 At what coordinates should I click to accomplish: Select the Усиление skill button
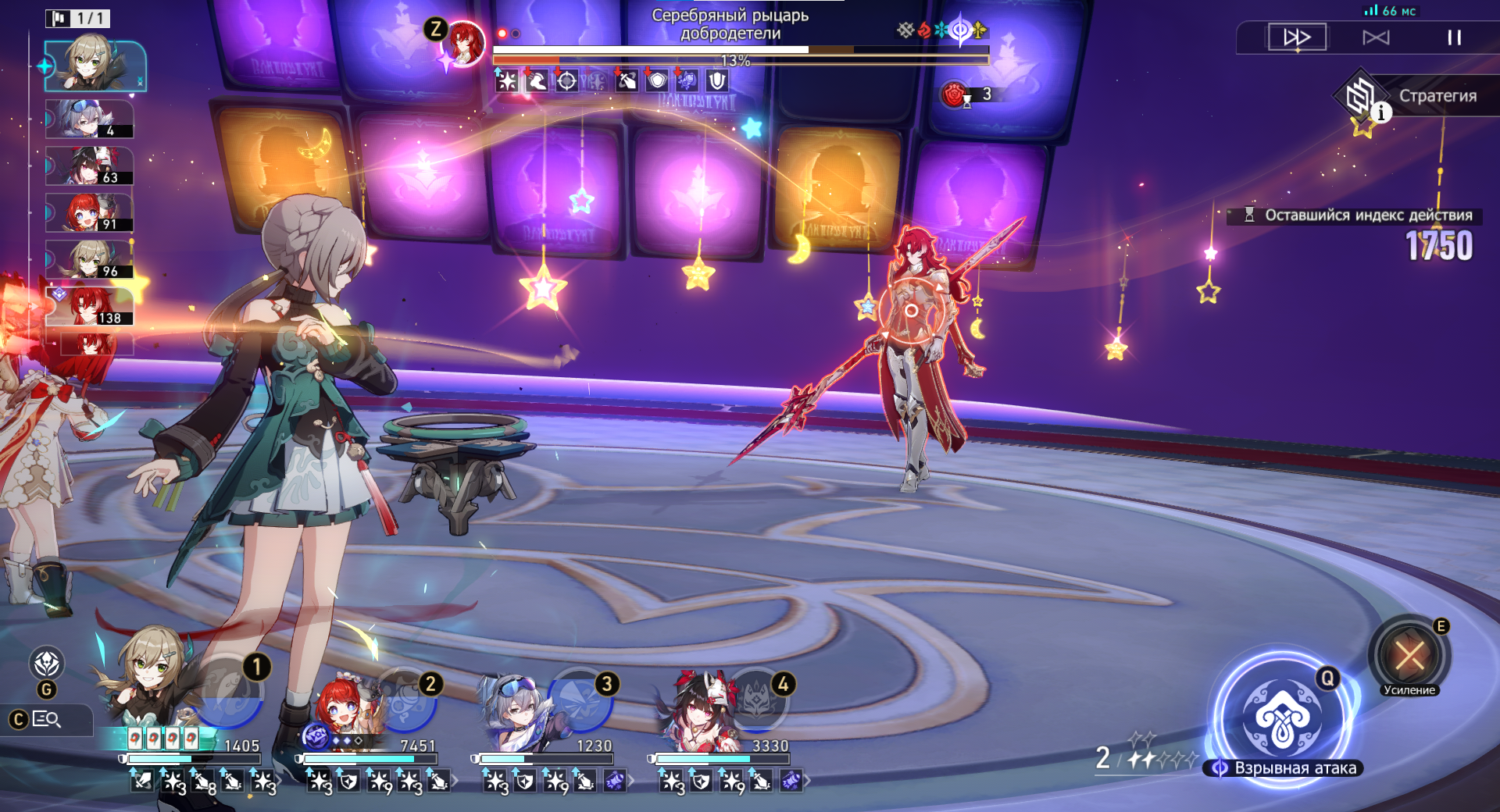1409,656
